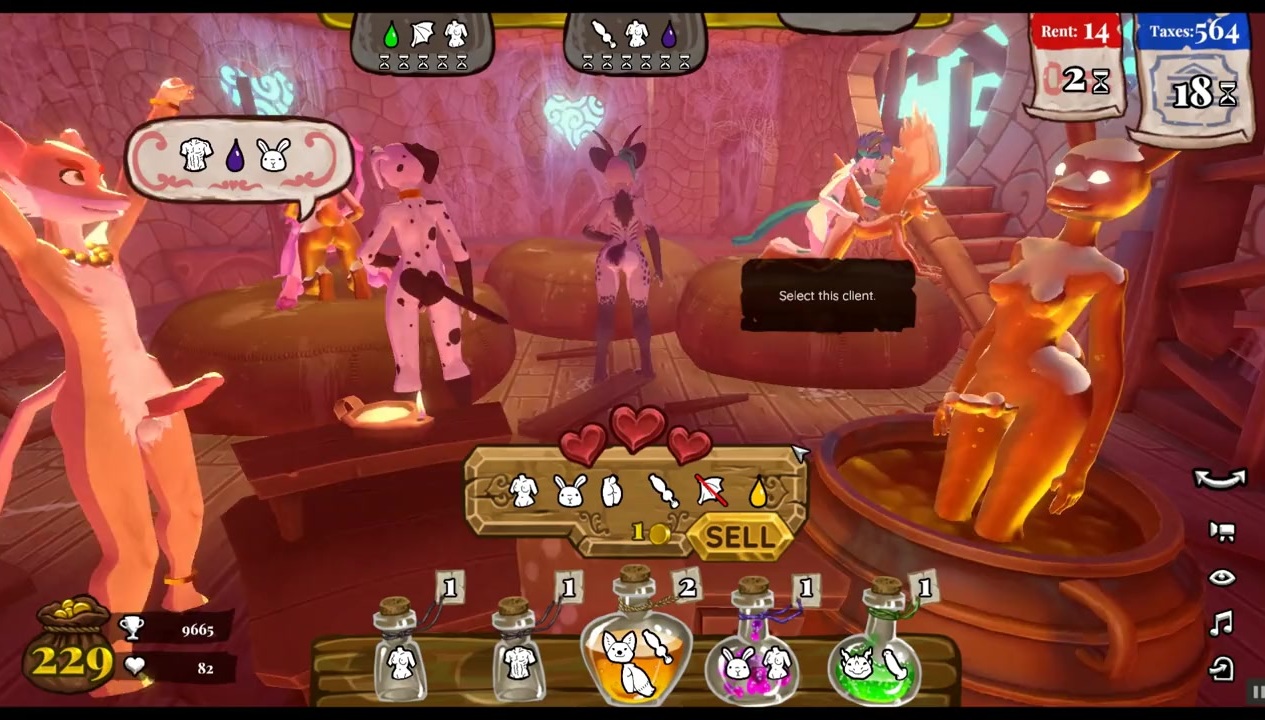Open the Rent due panel
The height and width of the screenshot is (720, 1265).
[1076, 62]
